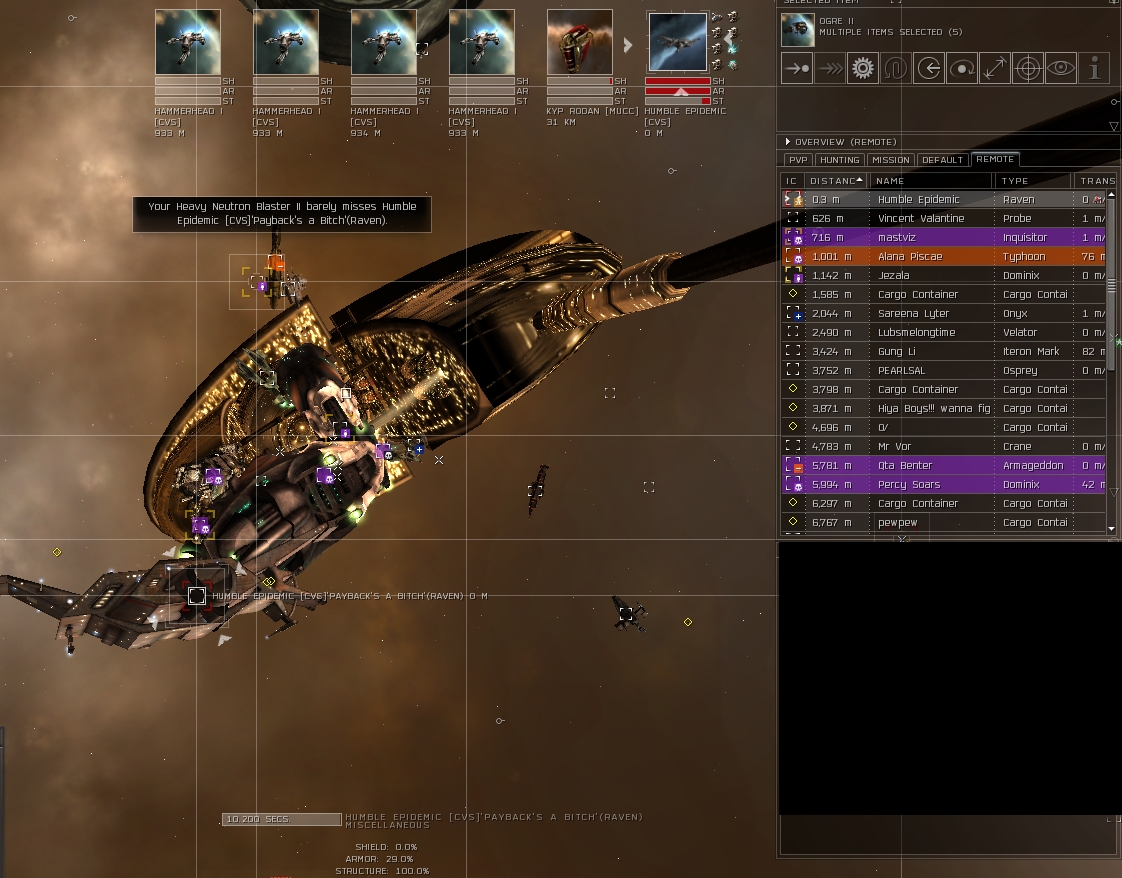This screenshot has width=1122, height=878.
Task: Select Vincent Valantine's Probe in overview
Action: click(x=920, y=218)
